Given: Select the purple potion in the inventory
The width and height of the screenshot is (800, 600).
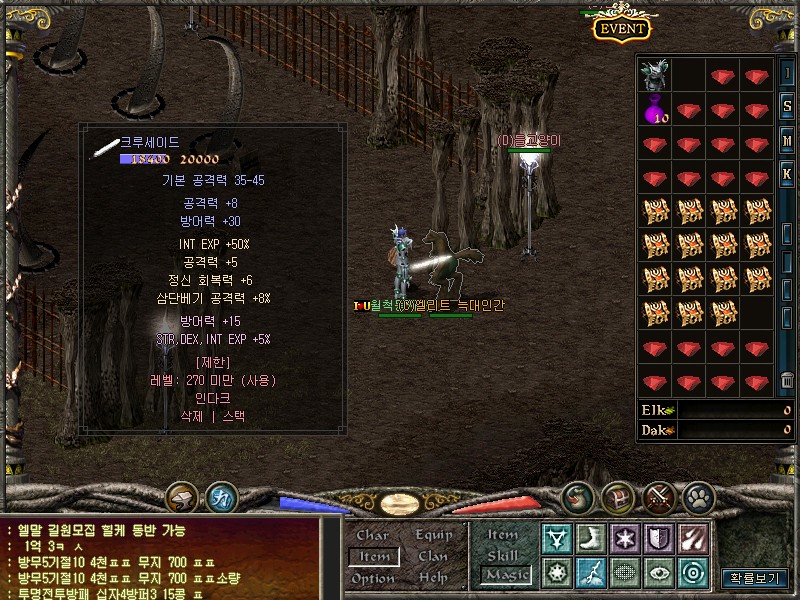Looking at the screenshot, I should tap(655, 110).
